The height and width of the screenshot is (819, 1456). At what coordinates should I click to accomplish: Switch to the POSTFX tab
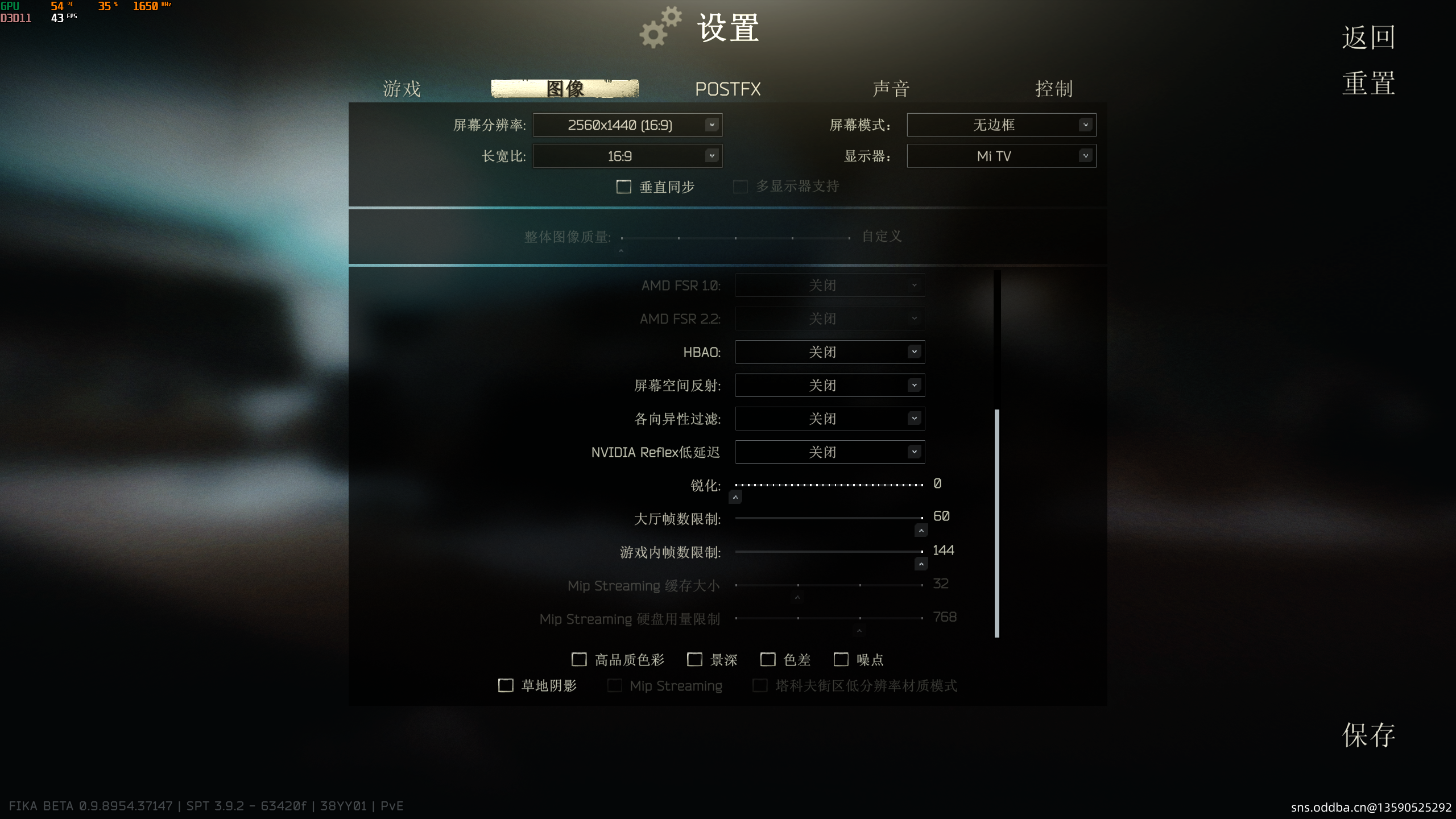tap(728, 89)
